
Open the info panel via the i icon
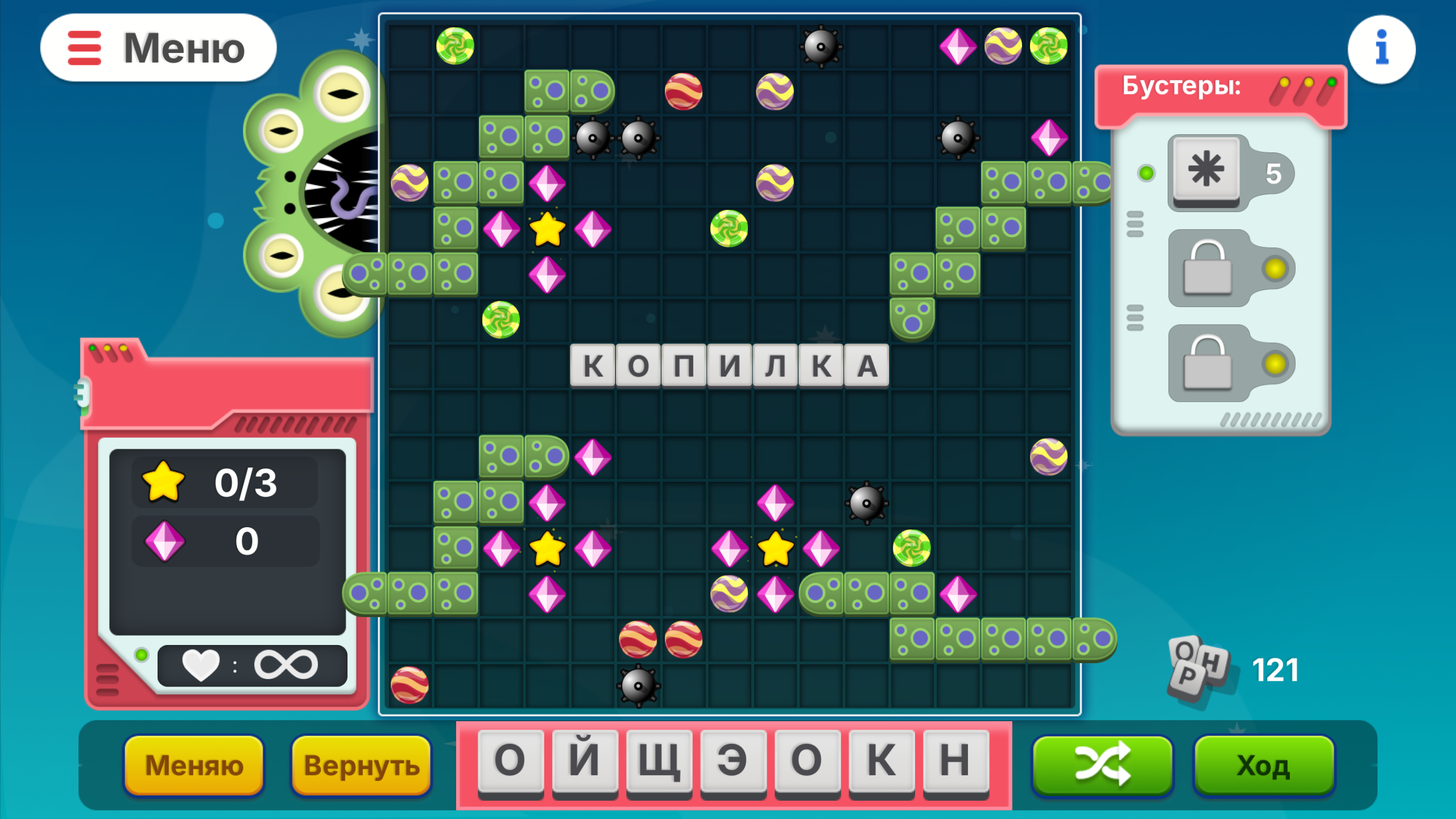click(x=1381, y=48)
